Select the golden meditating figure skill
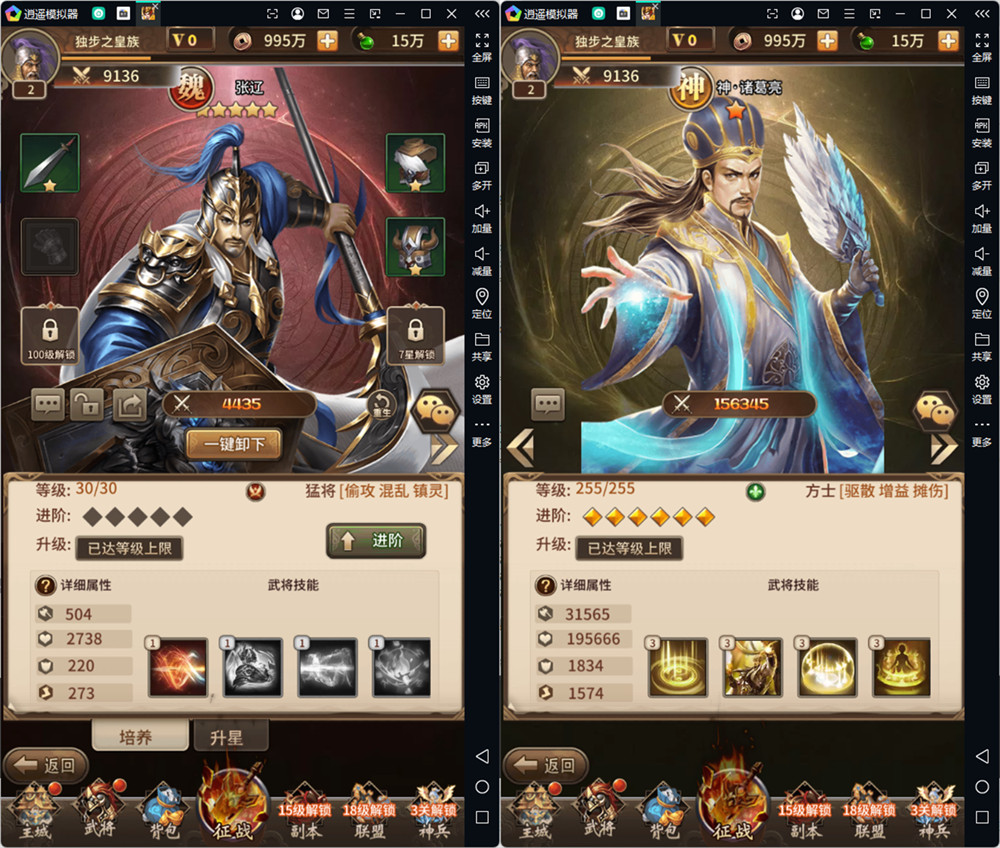This screenshot has height=848, width=1000. pos(901,667)
